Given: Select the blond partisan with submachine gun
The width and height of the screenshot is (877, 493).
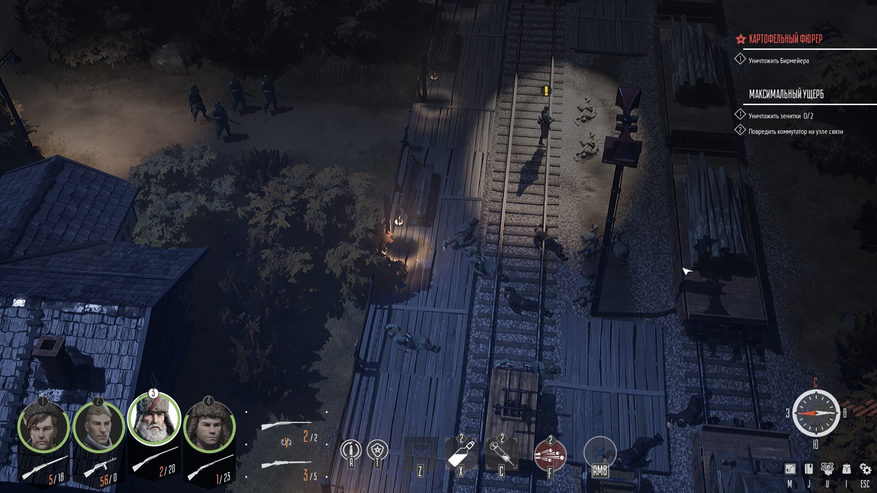Looking at the screenshot, I should [x=98, y=426].
